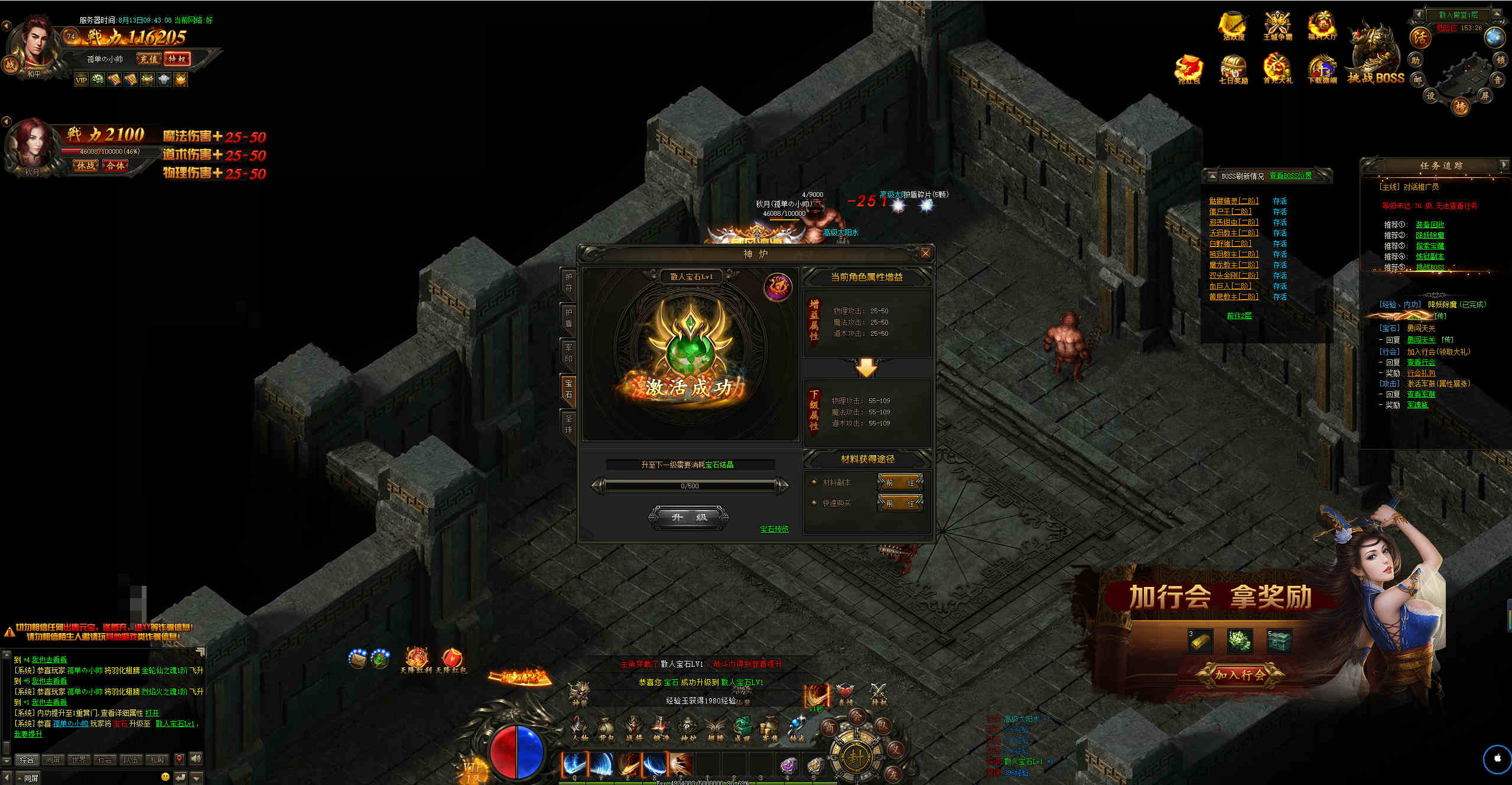Click the 特权 privilege button
The height and width of the screenshot is (785, 1512).
pyautogui.click(x=177, y=59)
